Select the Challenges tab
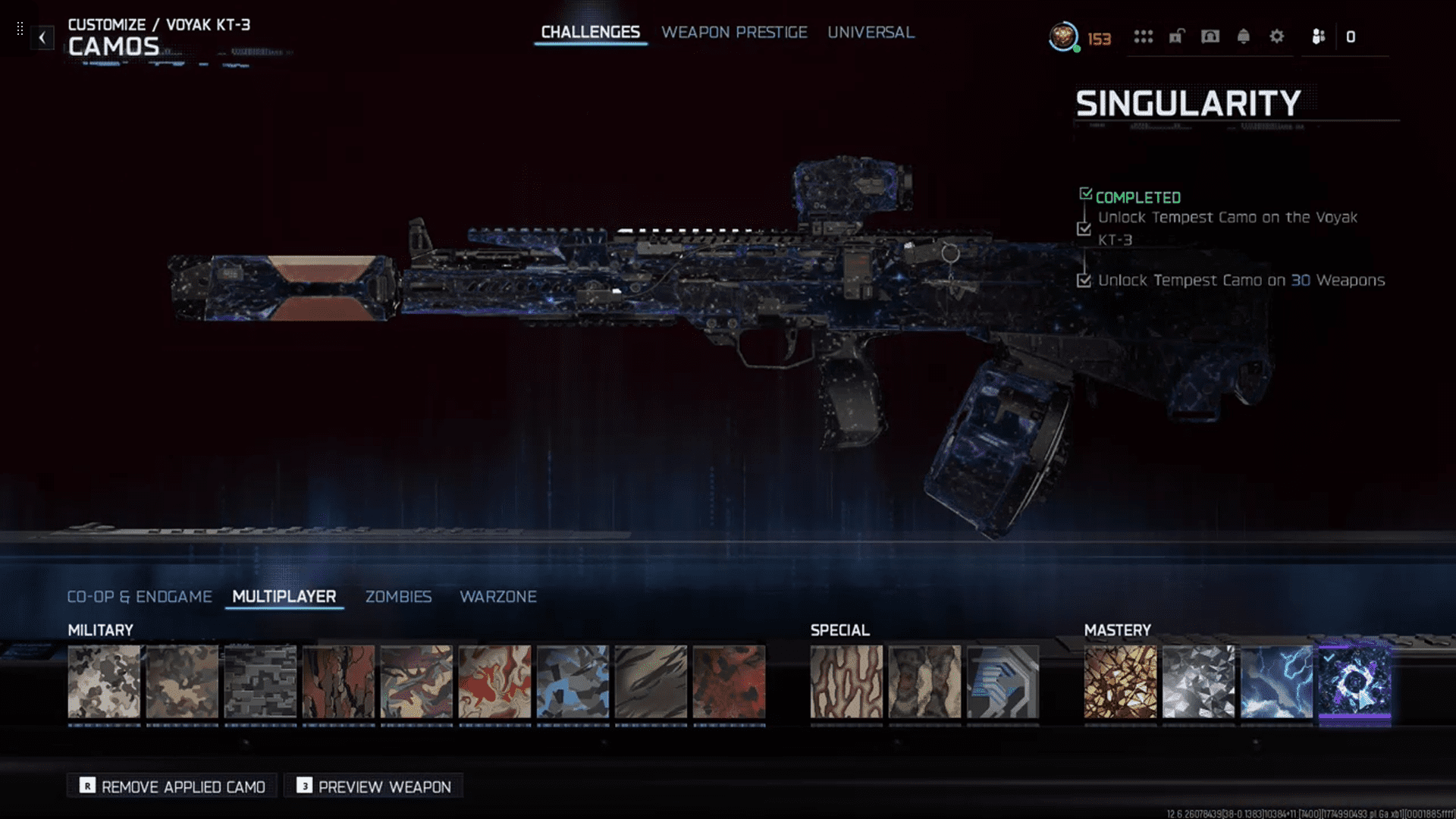The image size is (1456, 819). pyautogui.click(x=590, y=33)
